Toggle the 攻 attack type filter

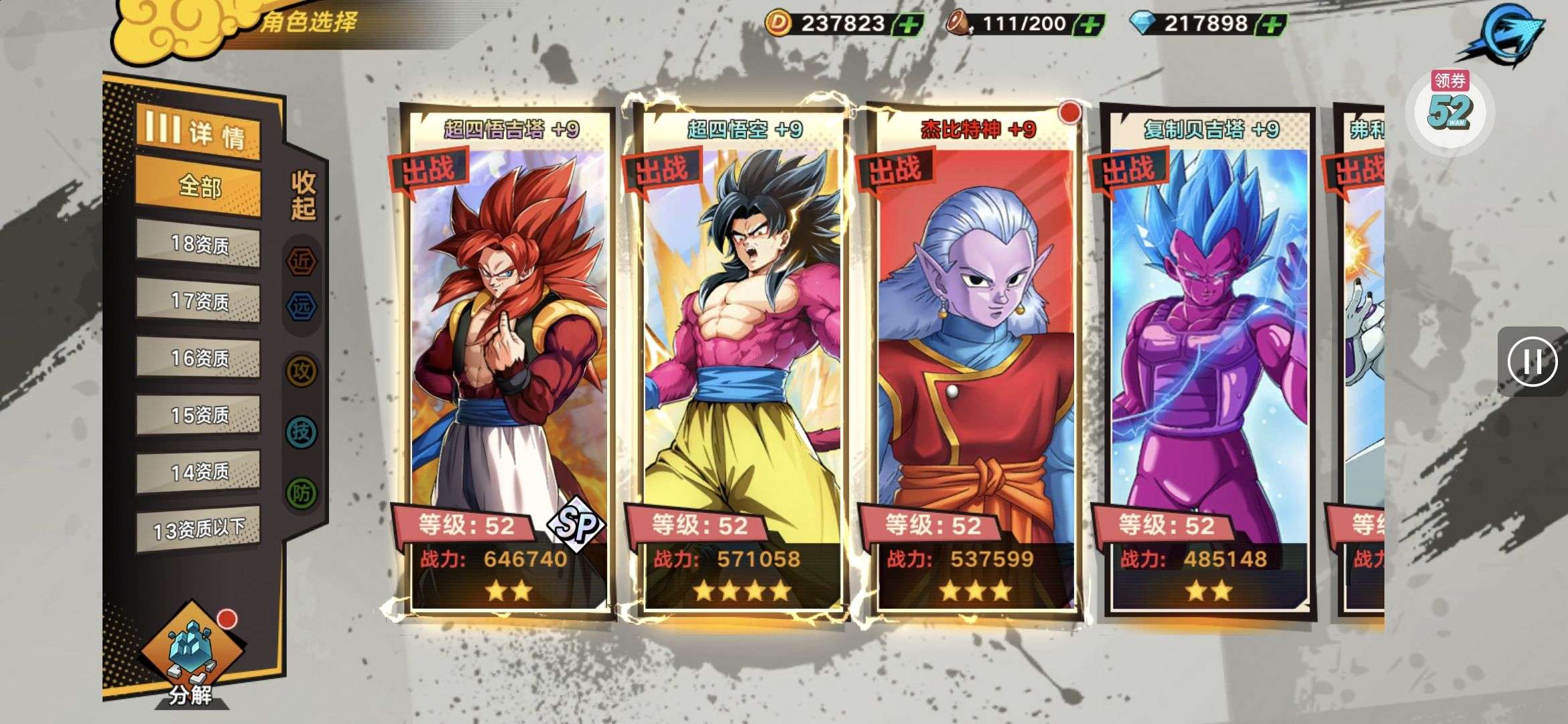click(x=302, y=371)
